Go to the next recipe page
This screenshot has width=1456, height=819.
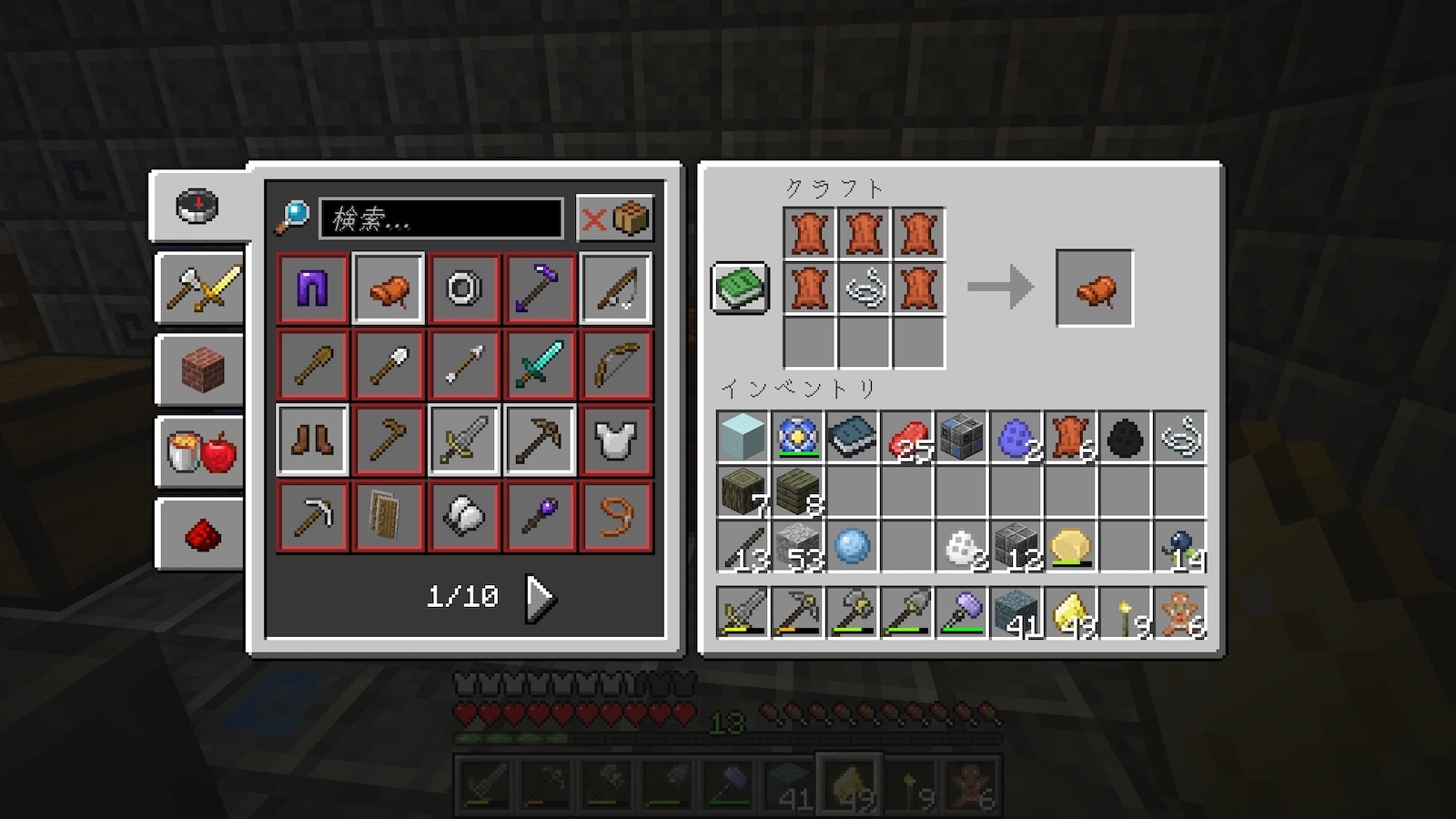click(x=540, y=598)
